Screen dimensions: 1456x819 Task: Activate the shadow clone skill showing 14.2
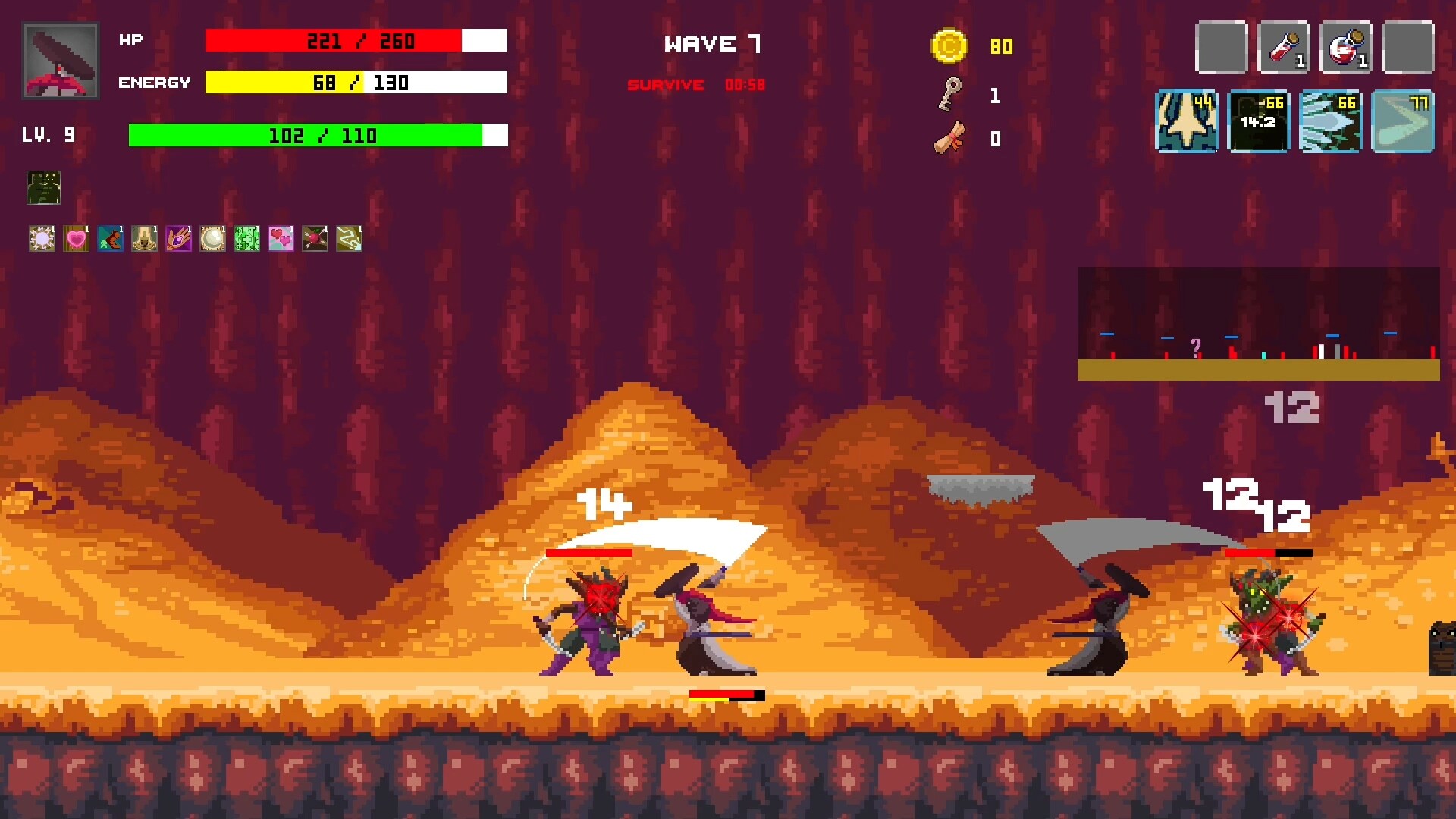pyautogui.click(x=1259, y=122)
